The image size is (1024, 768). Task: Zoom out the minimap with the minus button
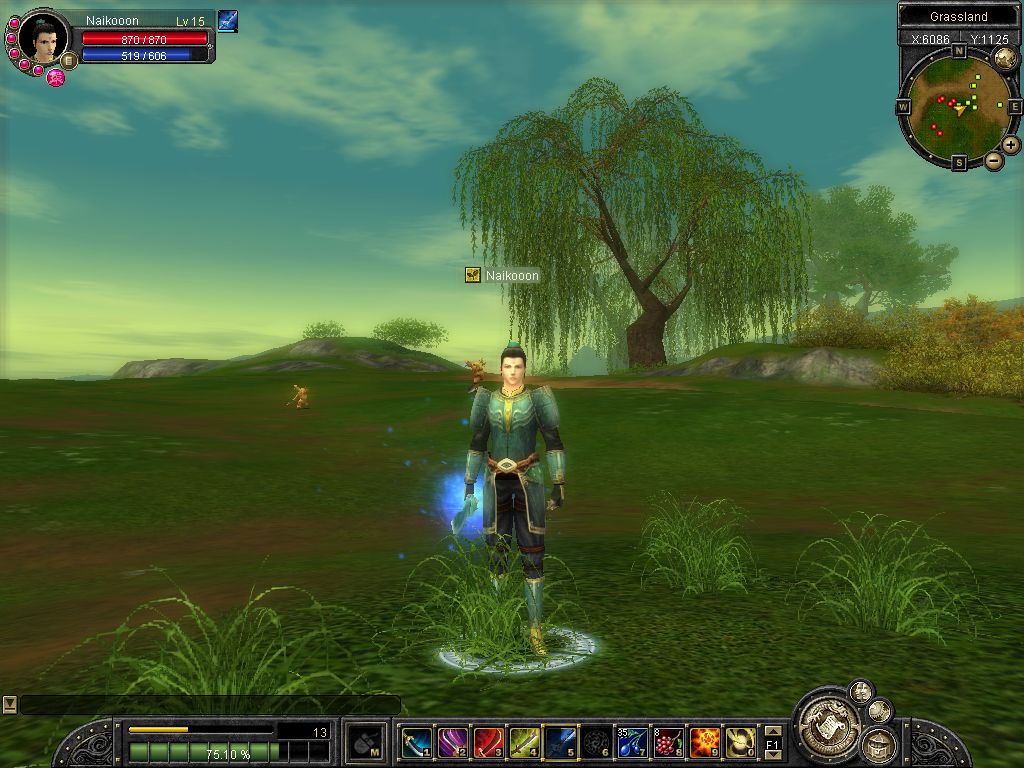[x=994, y=160]
